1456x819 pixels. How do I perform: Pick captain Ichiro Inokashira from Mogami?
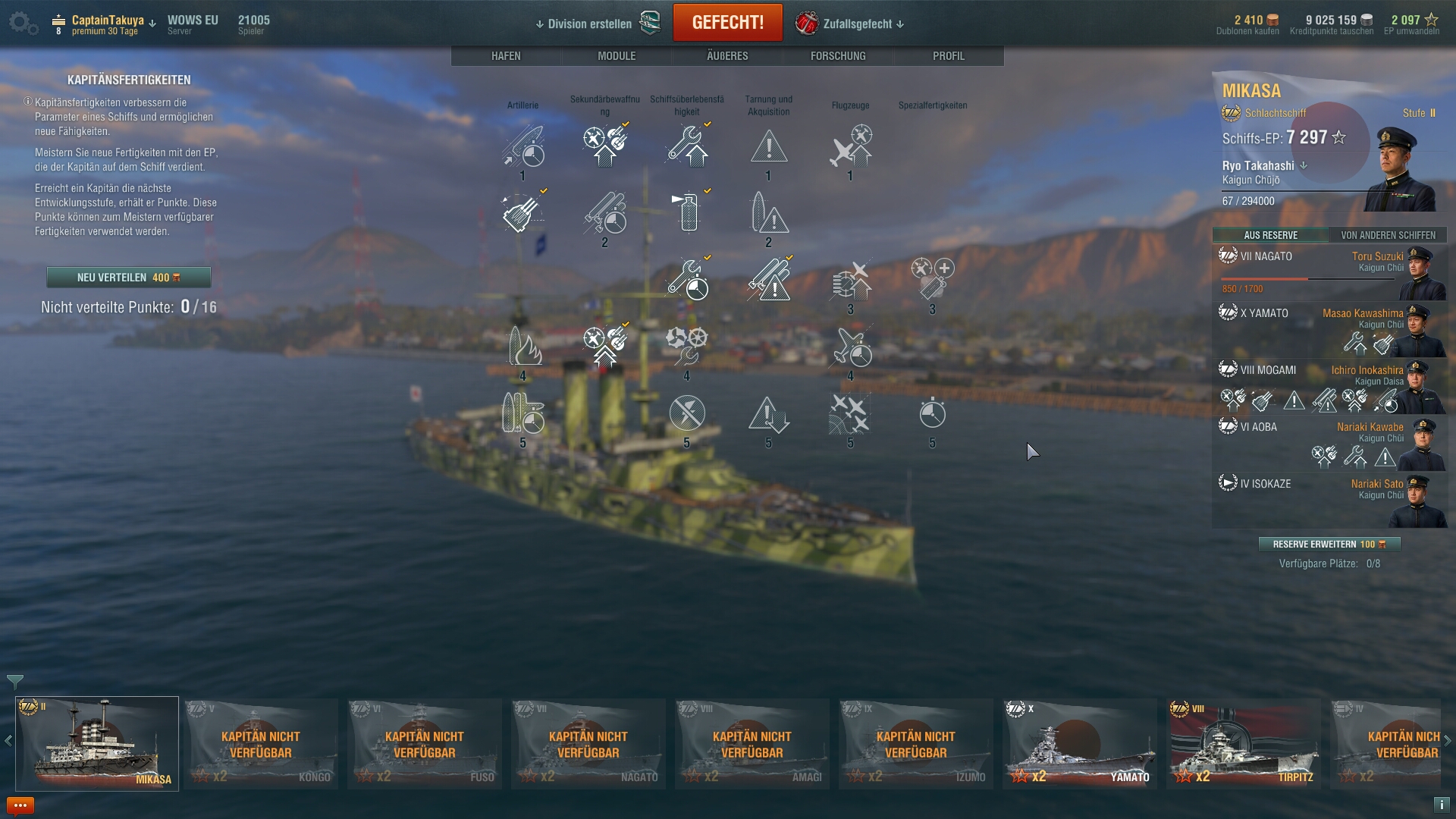point(1329,387)
